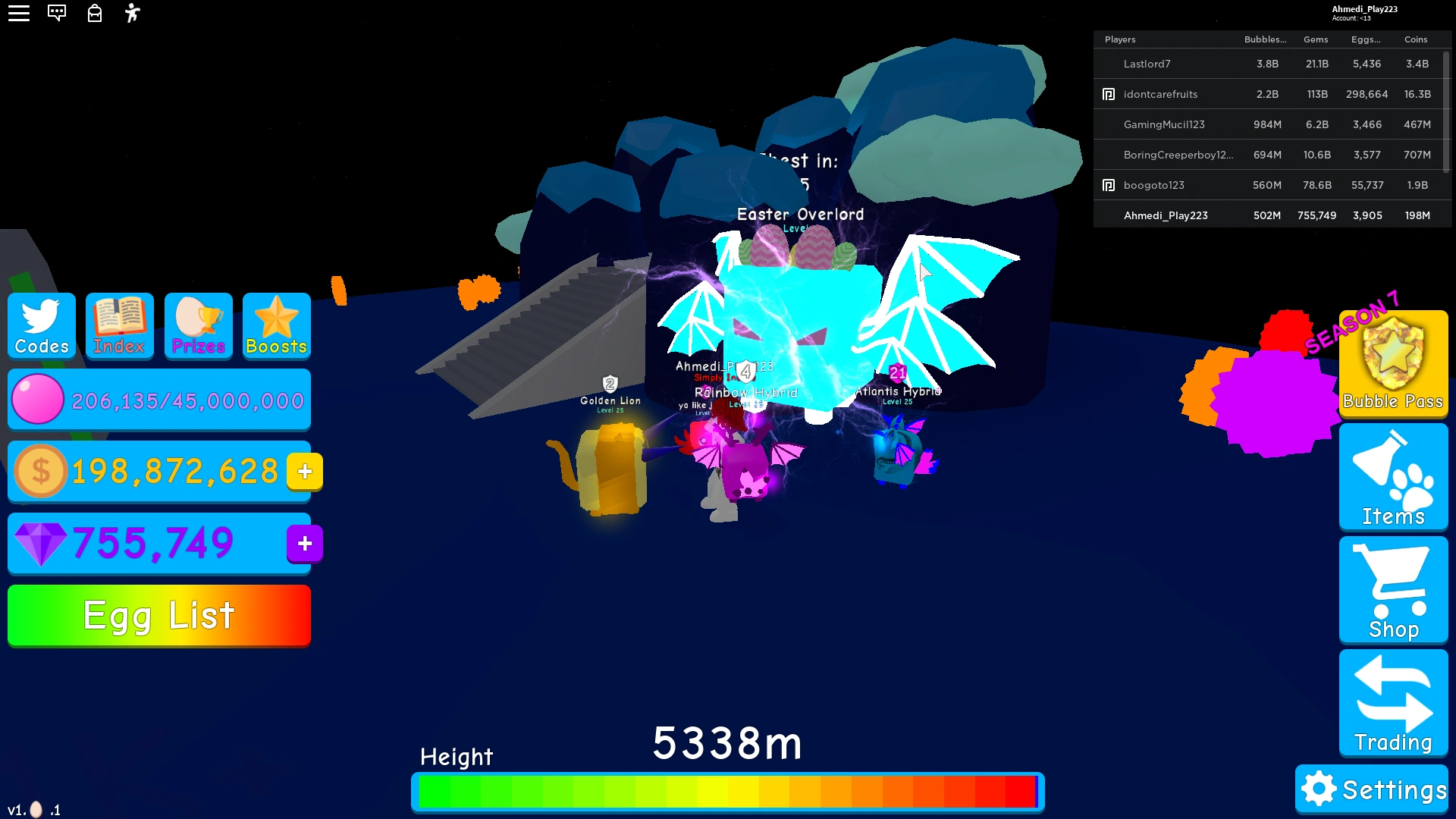Open the Season 7 Bubble Pass badge
The image size is (1456, 819).
[x=1392, y=364]
